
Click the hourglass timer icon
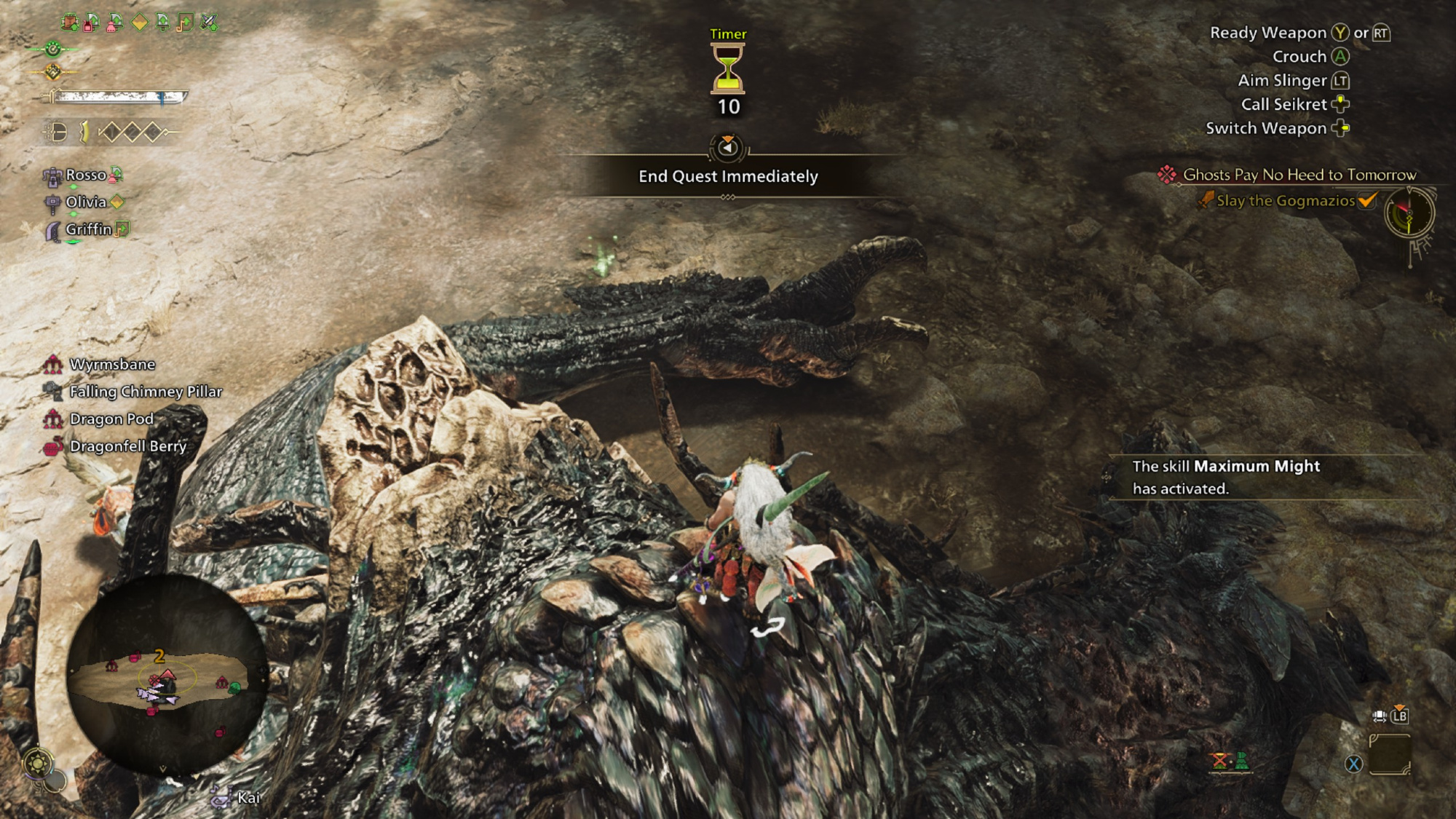coord(728,68)
